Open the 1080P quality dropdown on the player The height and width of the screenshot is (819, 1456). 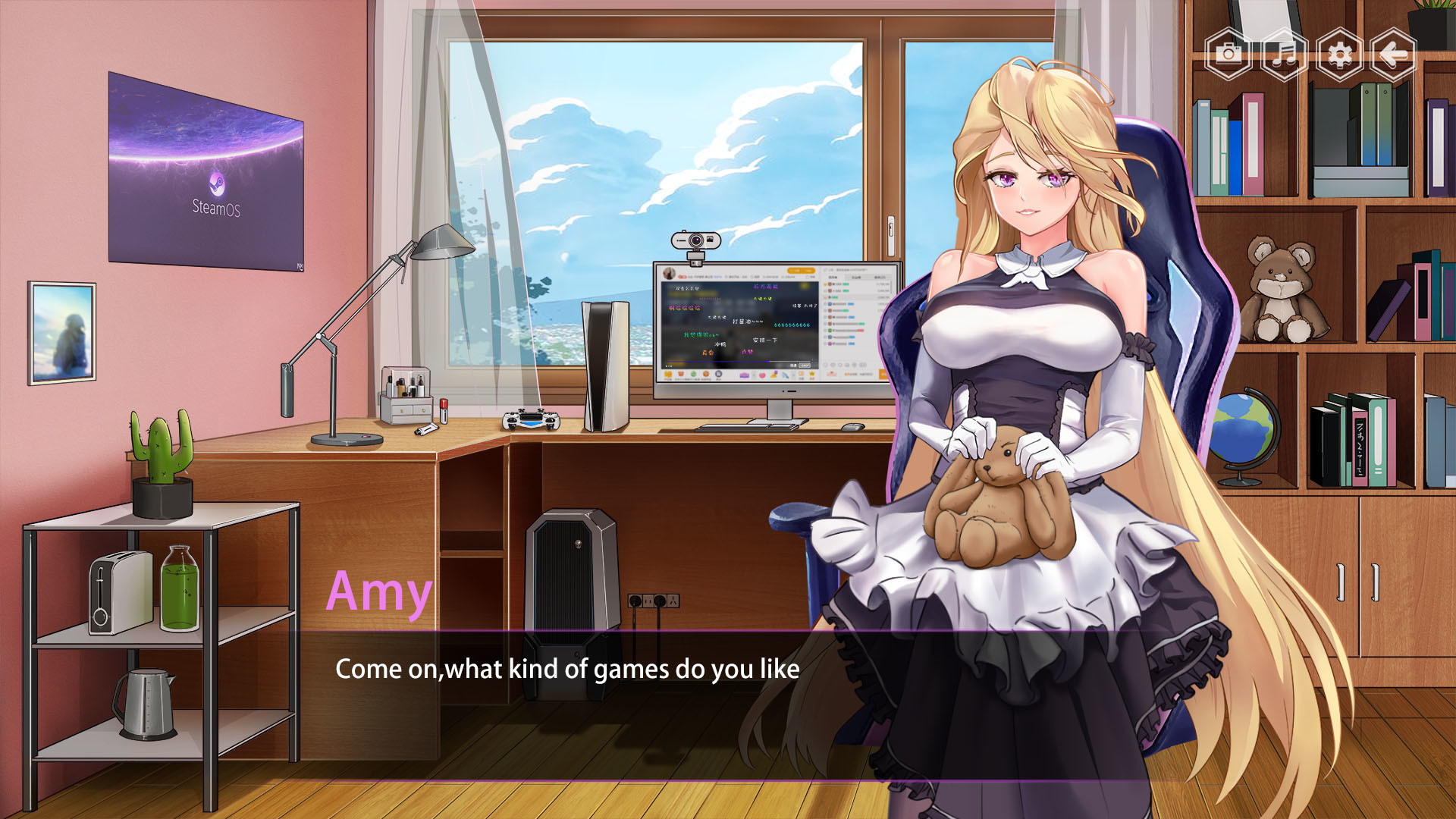[x=805, y=365]
